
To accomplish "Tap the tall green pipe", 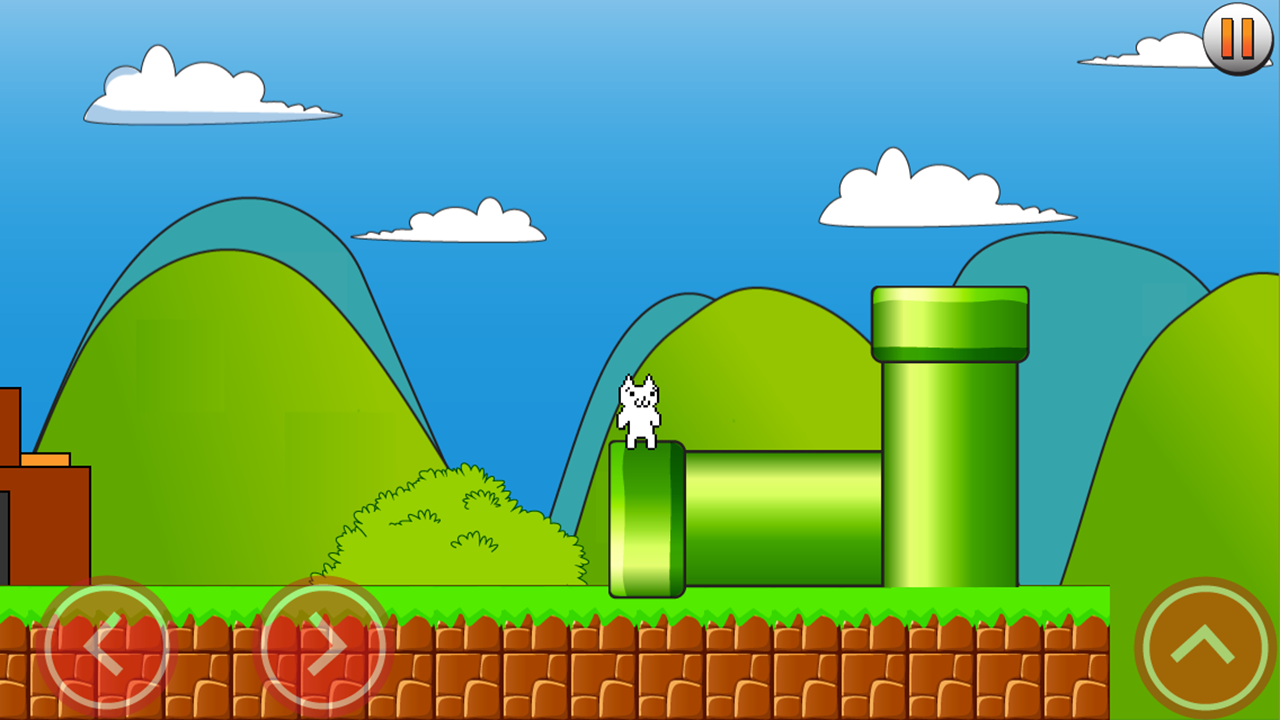I will pos(948,470).
